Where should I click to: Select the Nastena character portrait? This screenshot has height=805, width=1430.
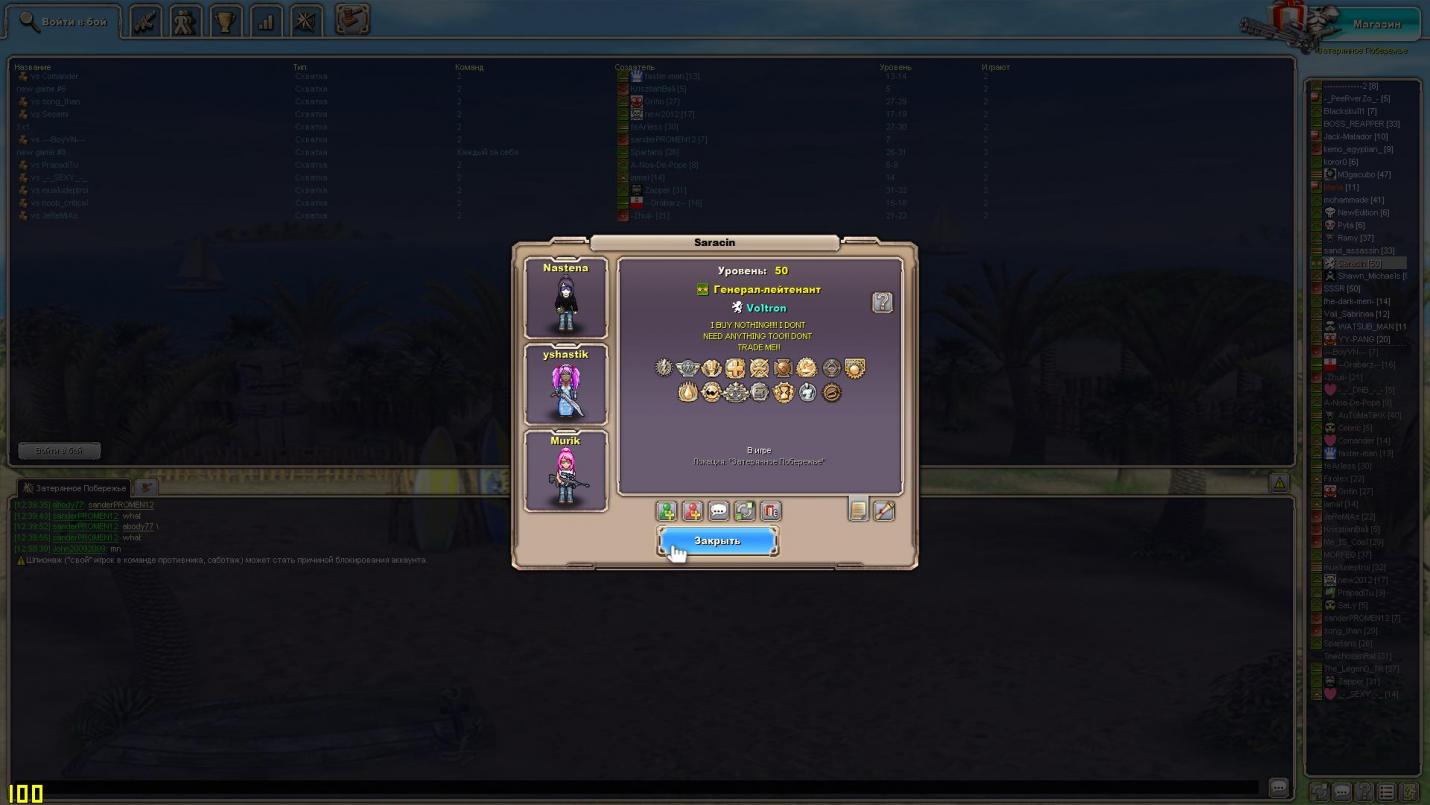tap(566, 299)
